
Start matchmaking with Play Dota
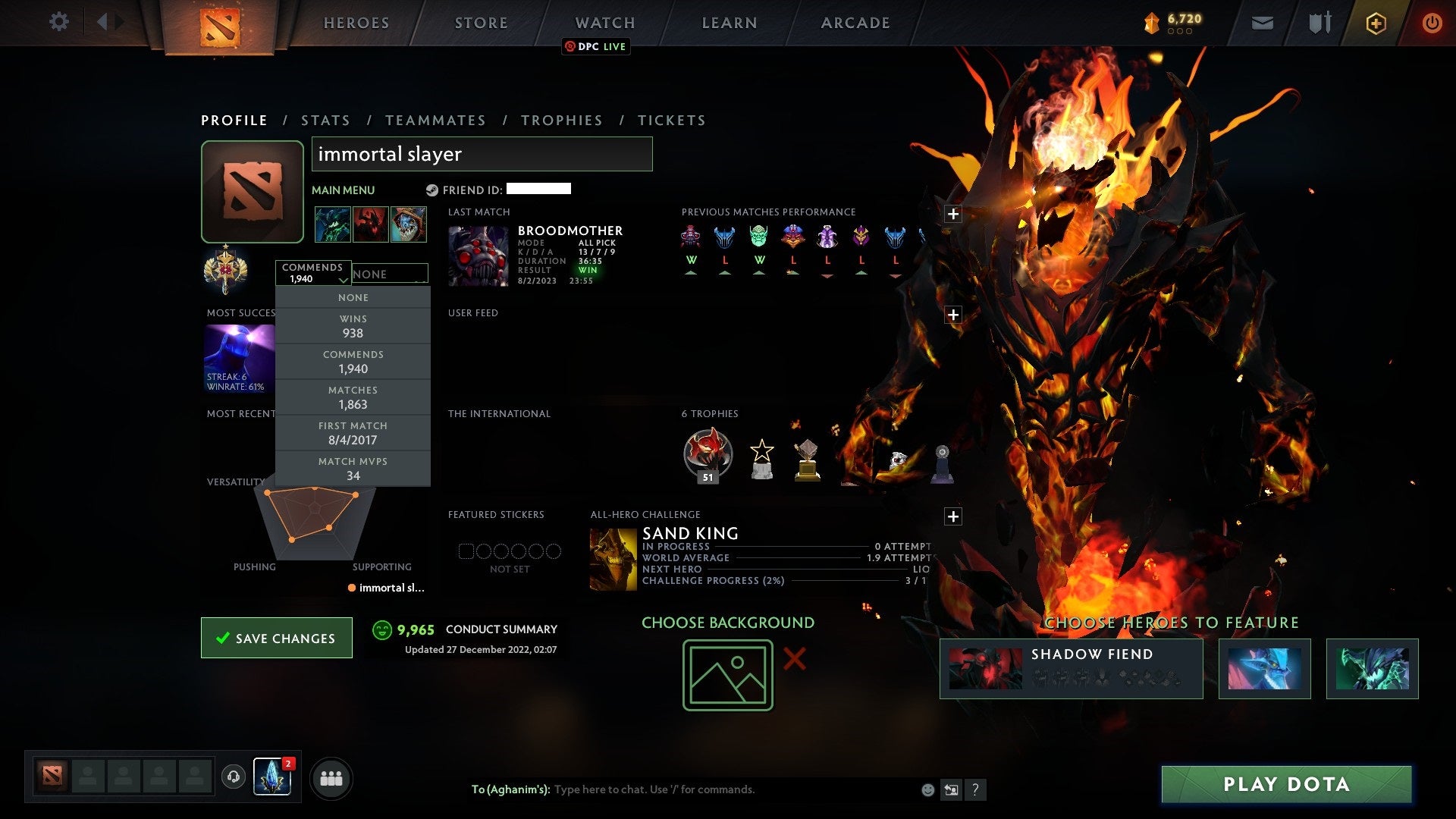click(1286, 784)
